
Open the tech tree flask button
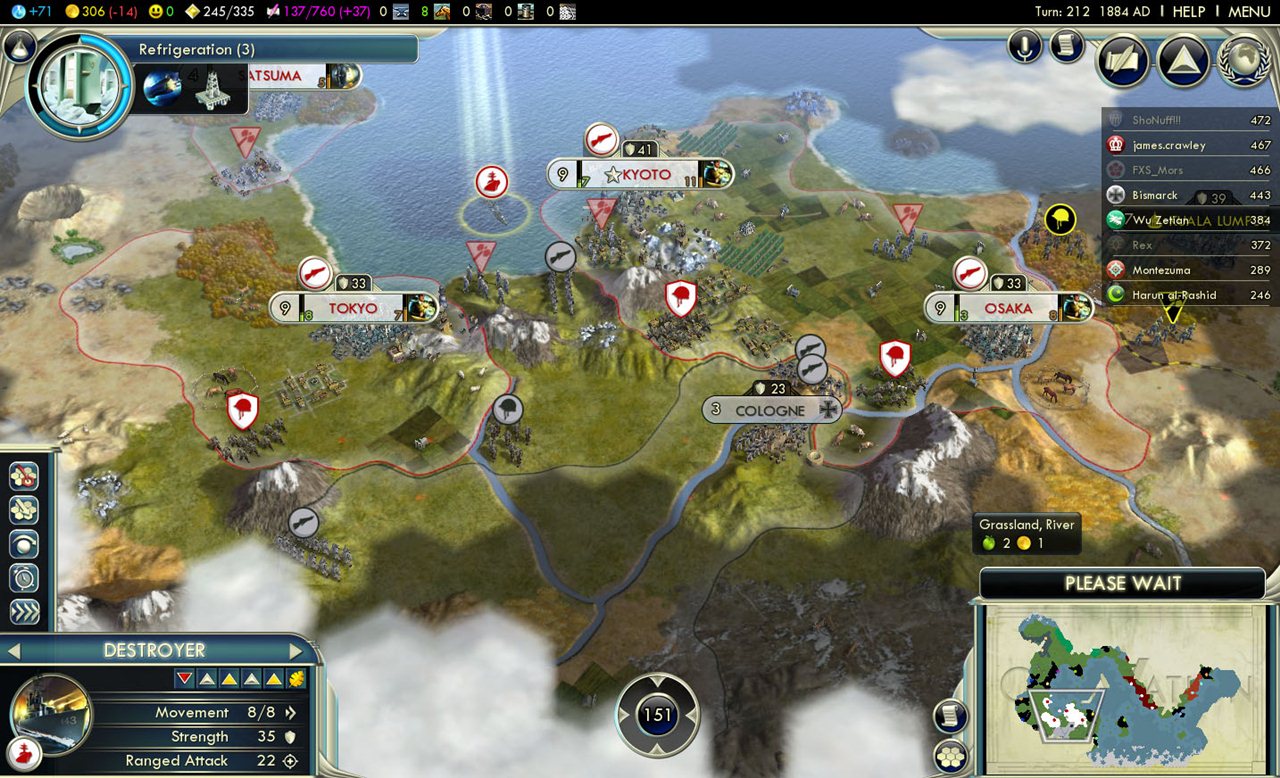[x=18, y=46]
